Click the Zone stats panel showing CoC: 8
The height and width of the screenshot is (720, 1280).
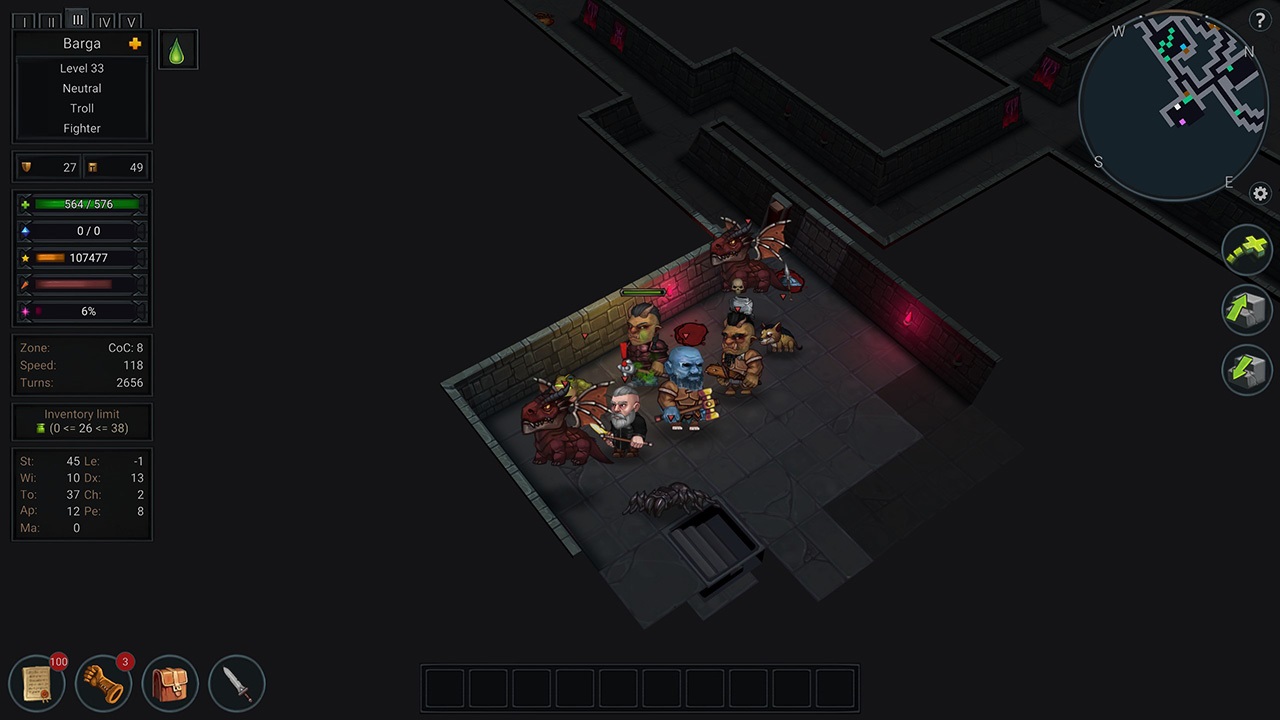pos(81,365)
